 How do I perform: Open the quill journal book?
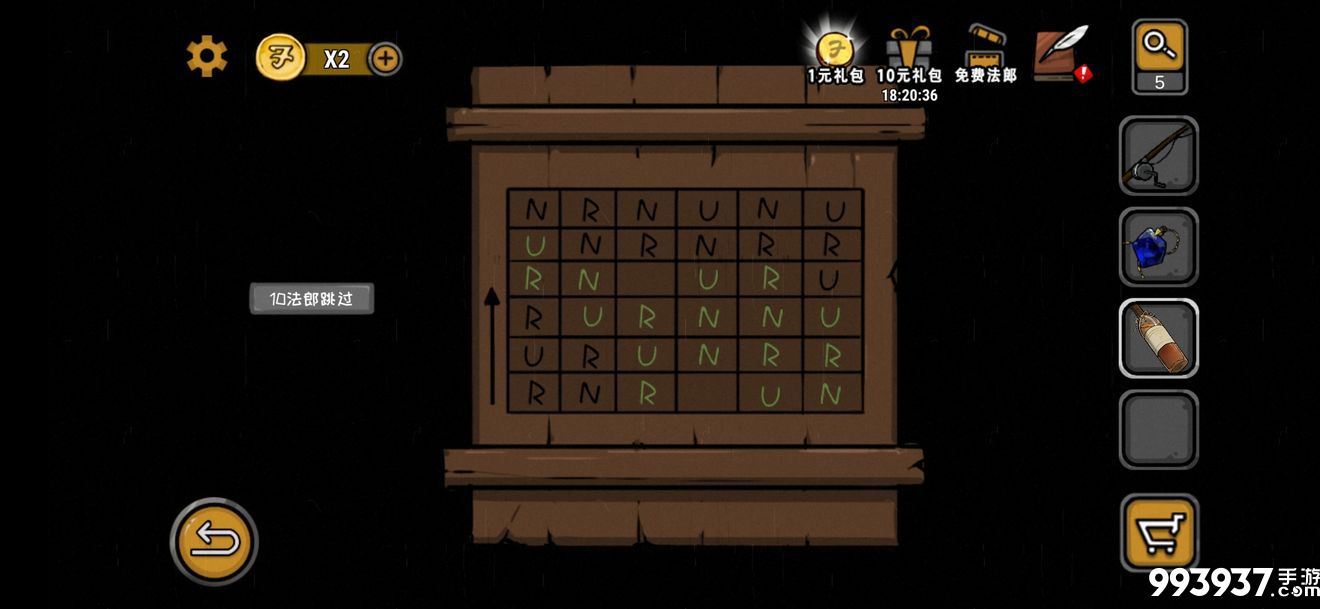coord(1062,54)
